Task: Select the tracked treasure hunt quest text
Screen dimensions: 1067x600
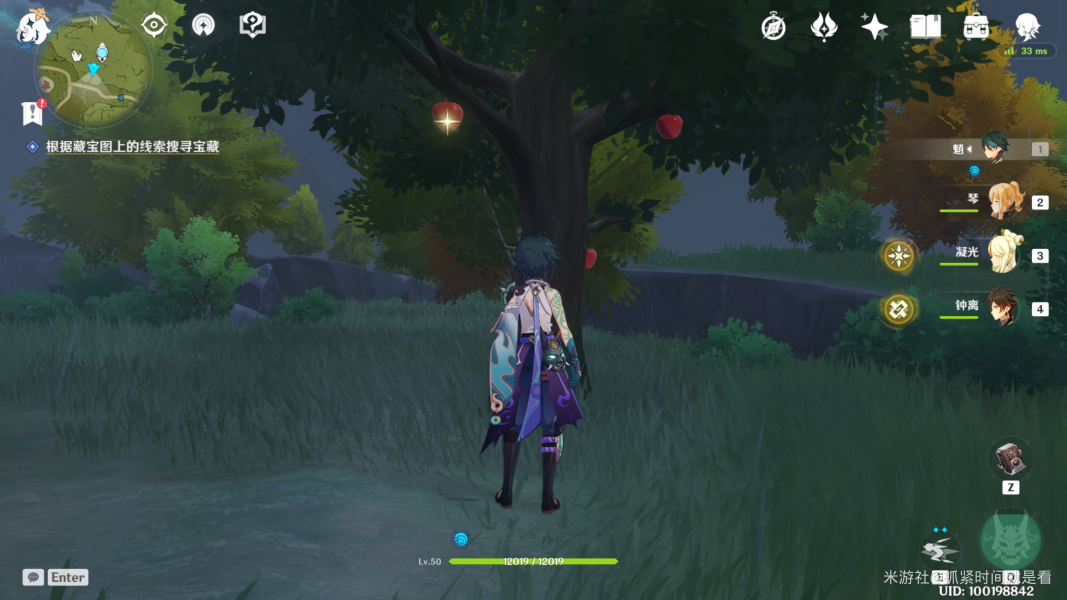Action: [x=132, y=147]
